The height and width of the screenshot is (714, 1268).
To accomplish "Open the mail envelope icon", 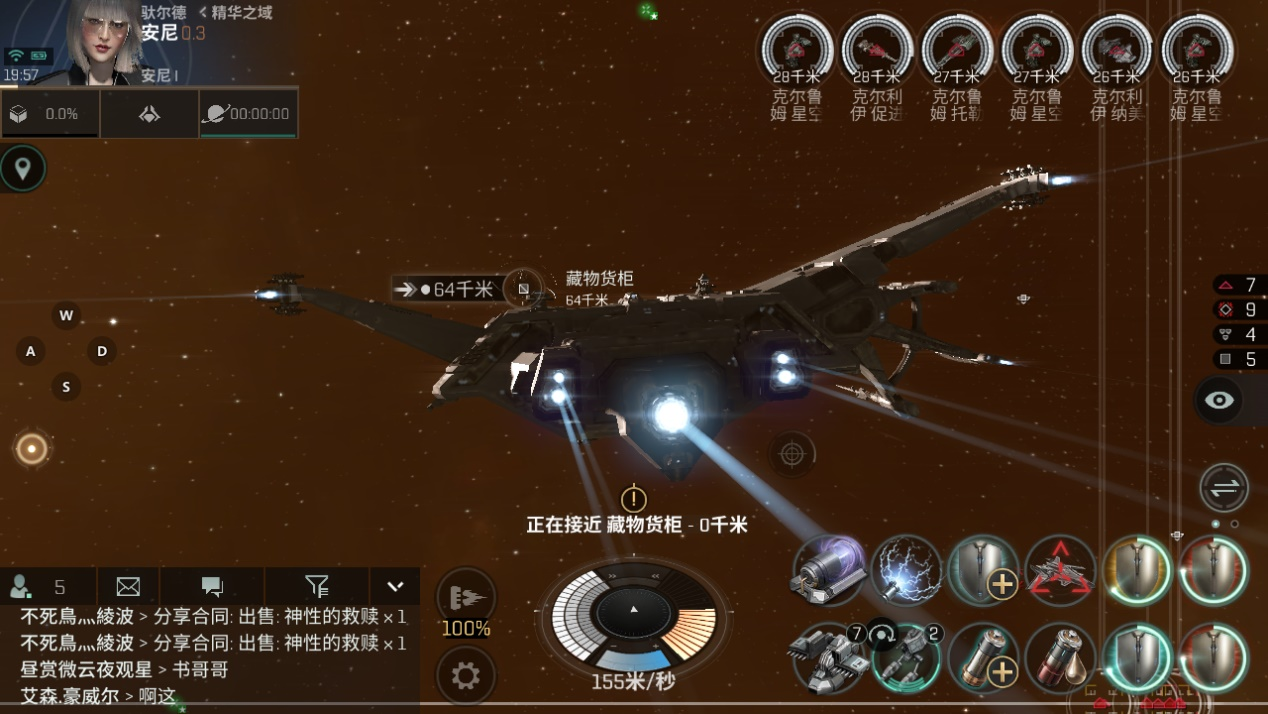I will pos(128,587).
